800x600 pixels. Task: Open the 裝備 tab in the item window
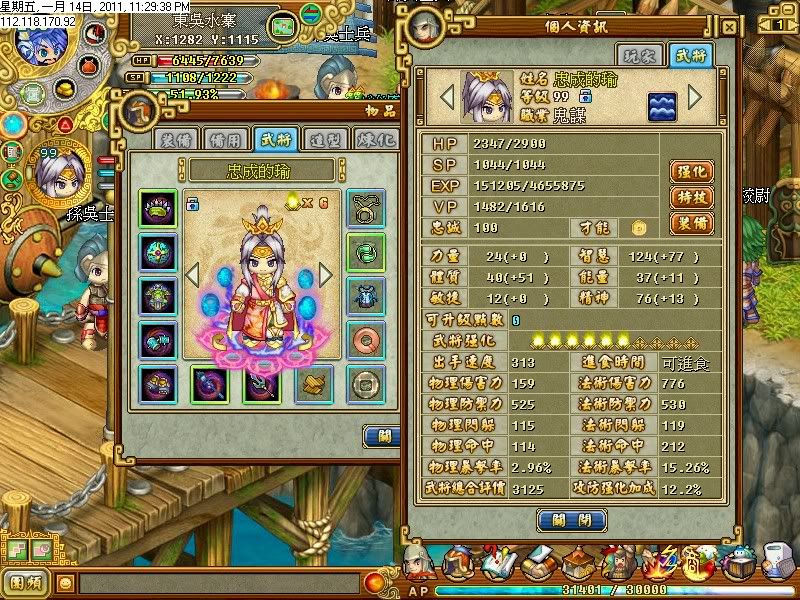[x=172, y=139]
